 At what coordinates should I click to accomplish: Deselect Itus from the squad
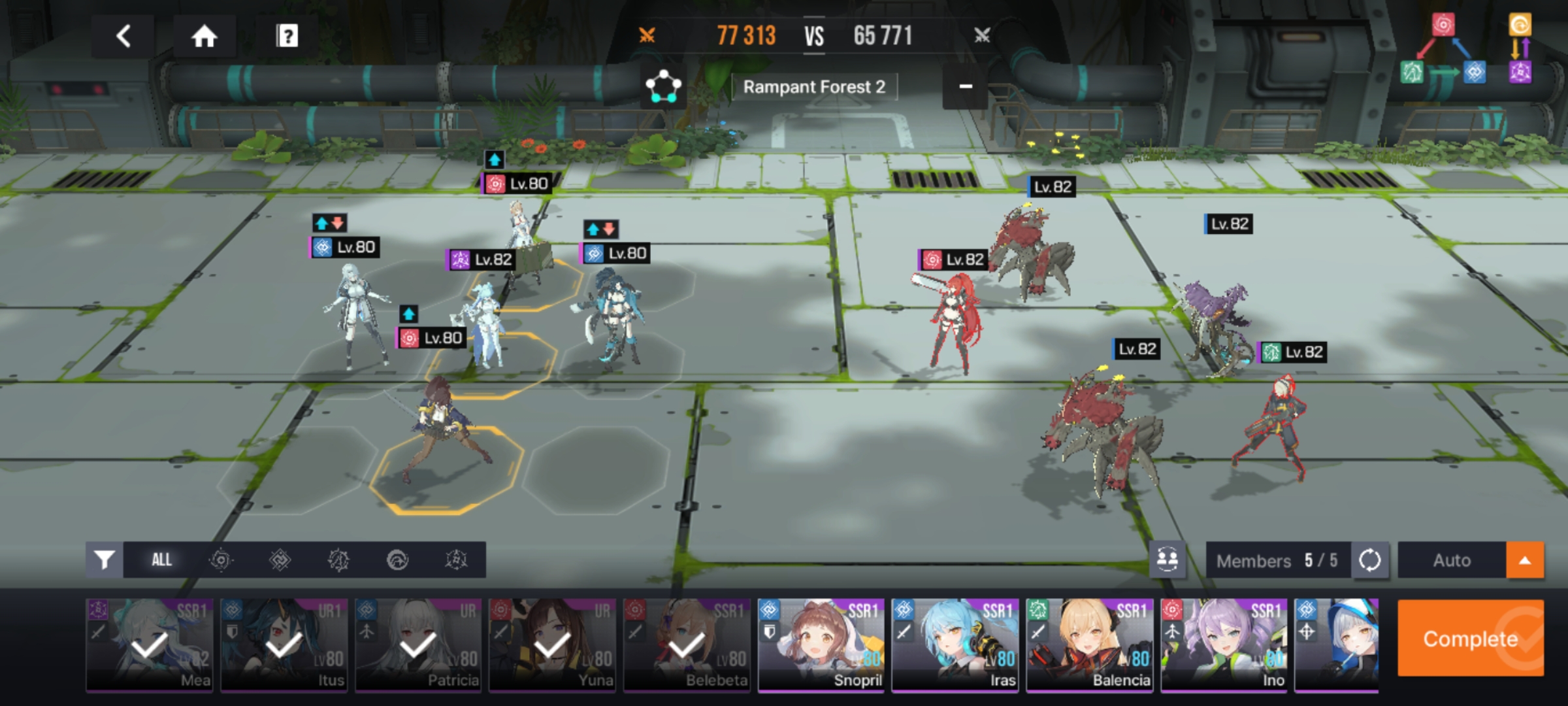point(284,645)
